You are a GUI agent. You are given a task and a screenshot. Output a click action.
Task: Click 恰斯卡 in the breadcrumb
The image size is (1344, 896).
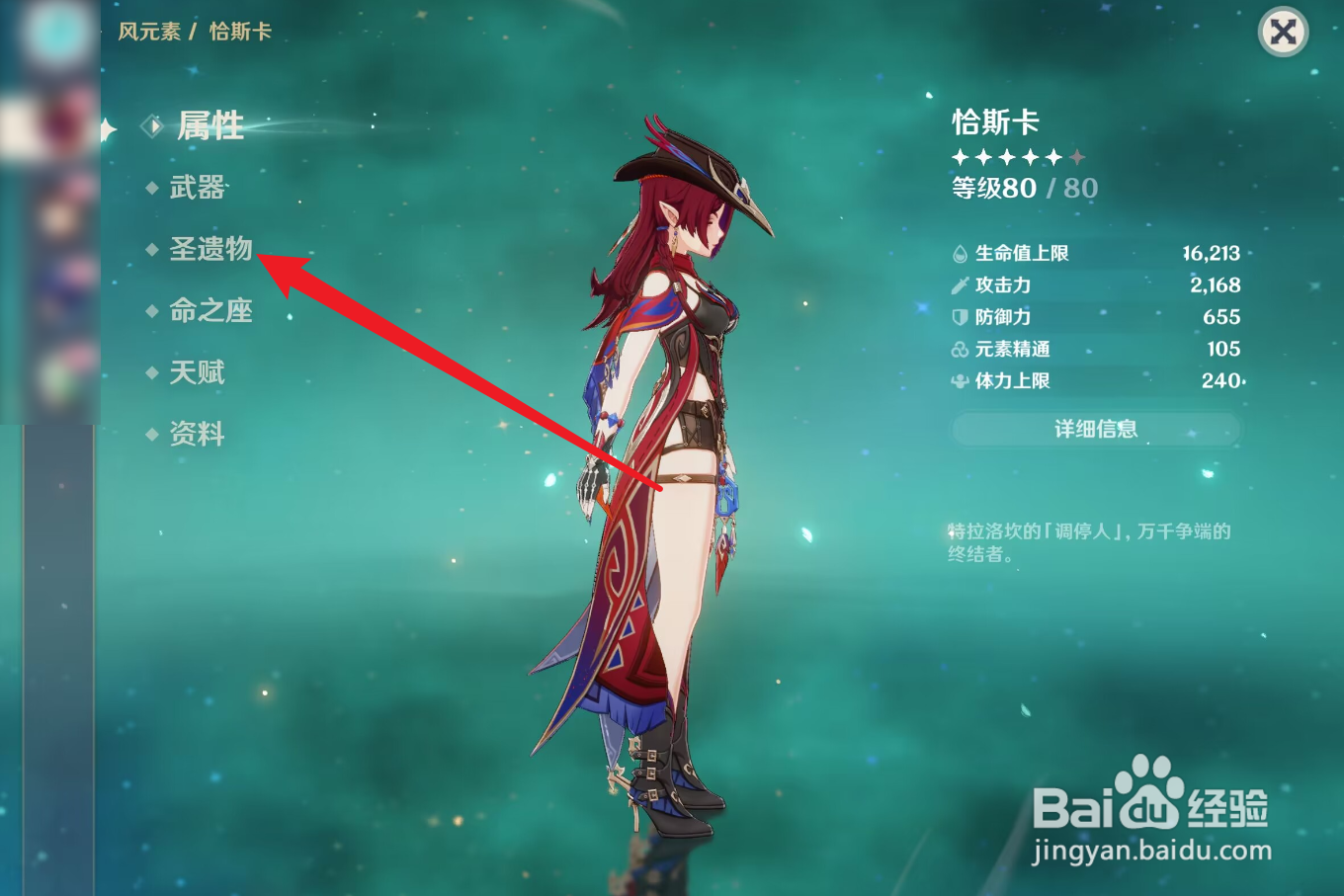pyautogui.click(x=240, y=31)
